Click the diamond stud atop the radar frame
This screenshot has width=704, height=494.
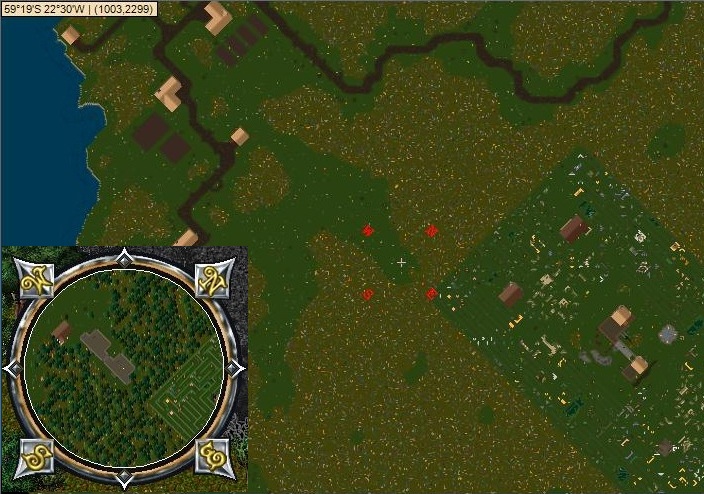click(x=123, y=256)
